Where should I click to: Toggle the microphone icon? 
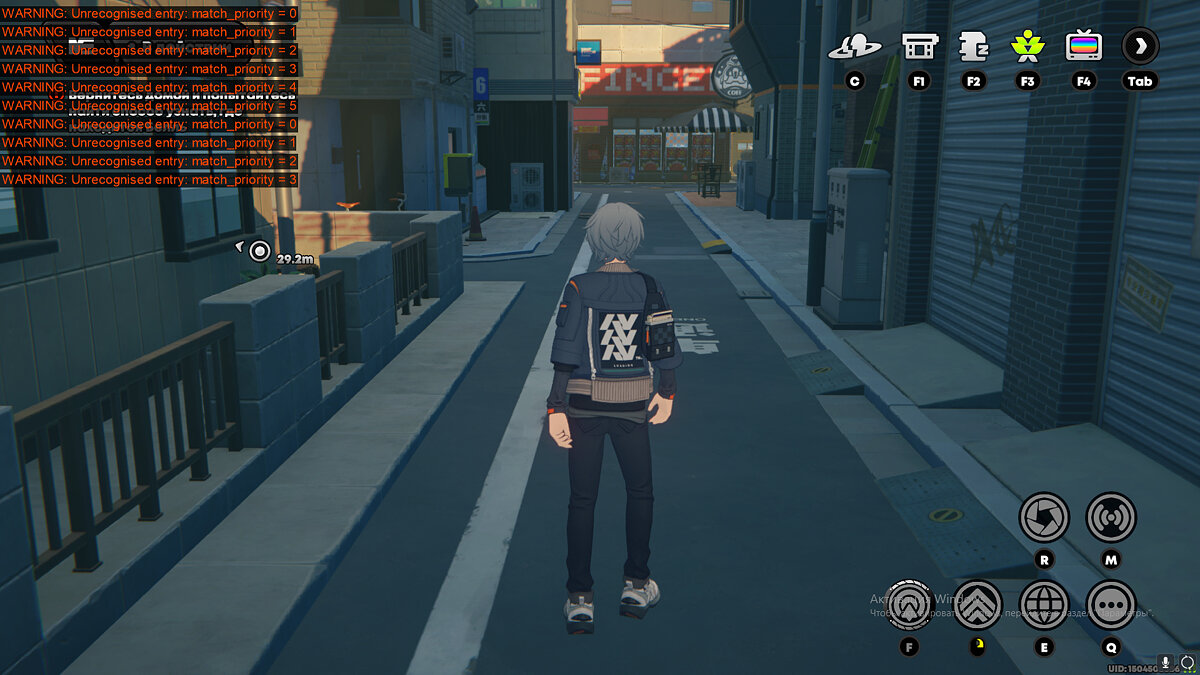click(x=1165, y=663)
